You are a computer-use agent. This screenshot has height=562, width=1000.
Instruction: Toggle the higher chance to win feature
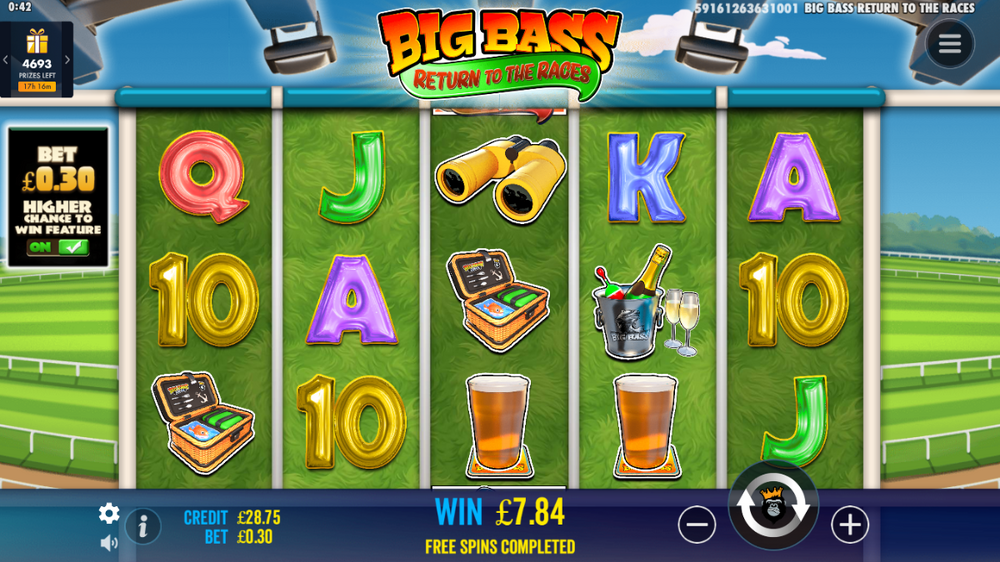point(58,247)
